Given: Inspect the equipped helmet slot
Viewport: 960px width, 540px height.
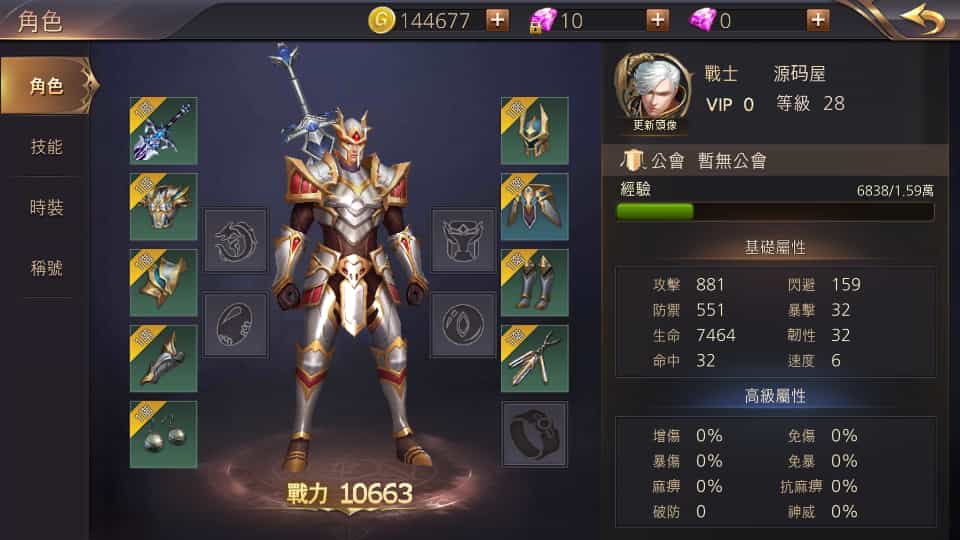Looking at the screenshot, I should 534,131.
